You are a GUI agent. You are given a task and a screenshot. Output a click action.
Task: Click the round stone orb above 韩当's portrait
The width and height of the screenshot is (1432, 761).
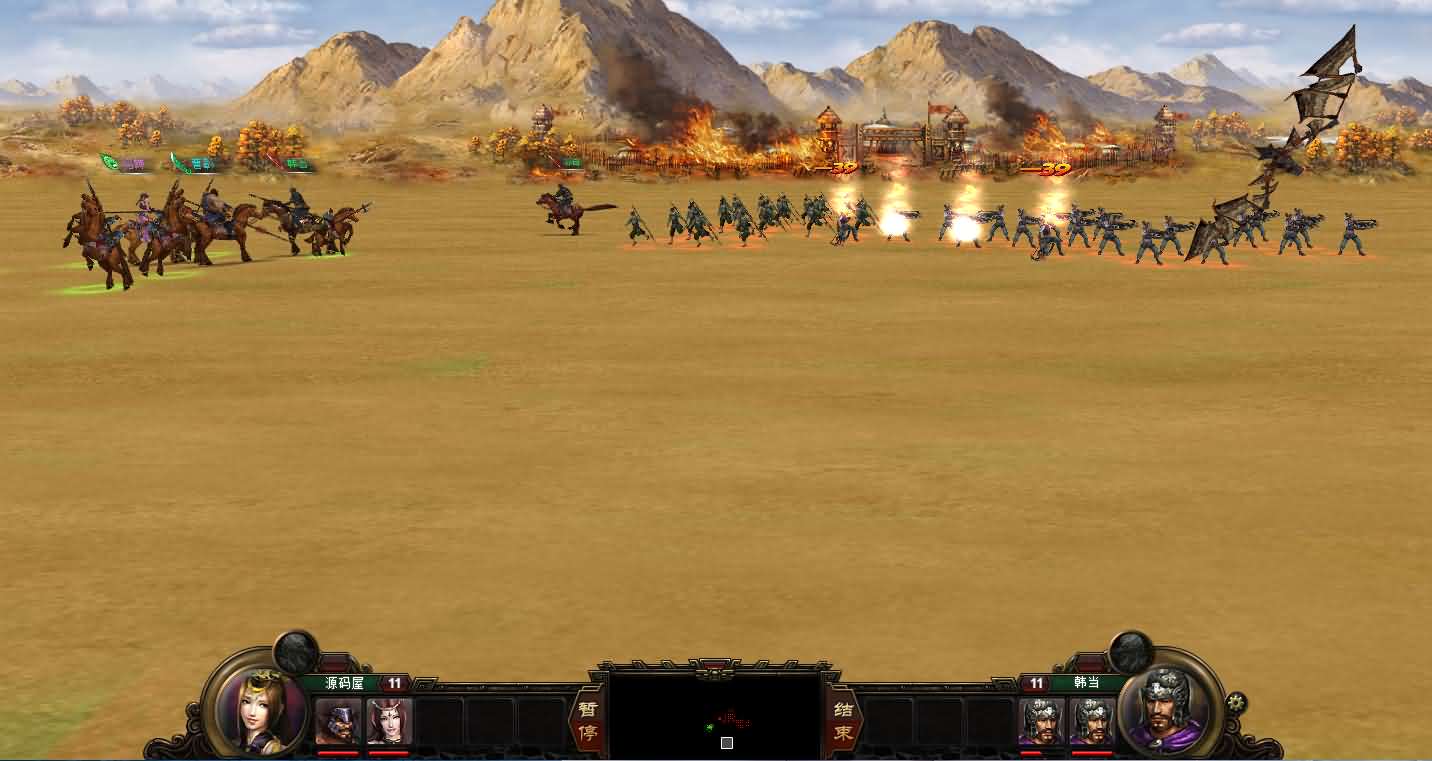(x=1131, y=652)
